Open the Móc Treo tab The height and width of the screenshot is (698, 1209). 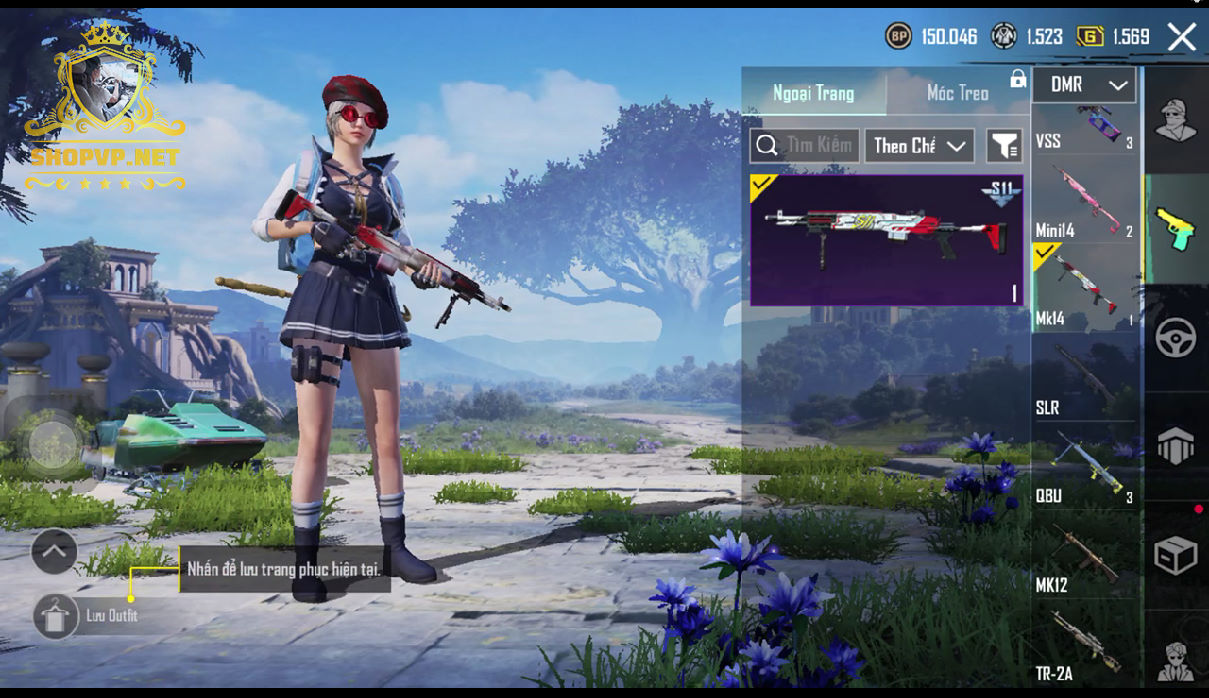(957, 93)
